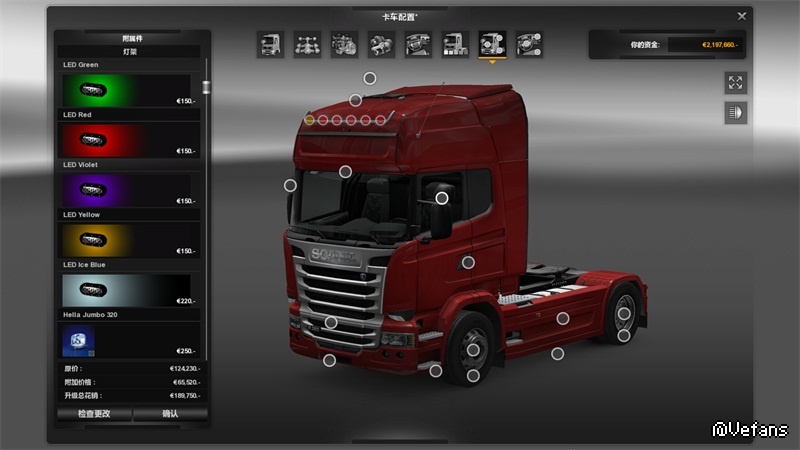This screenshot has height=450, width=800.
Task: Select the LED Yellow light option
Action: coord(128,240)
